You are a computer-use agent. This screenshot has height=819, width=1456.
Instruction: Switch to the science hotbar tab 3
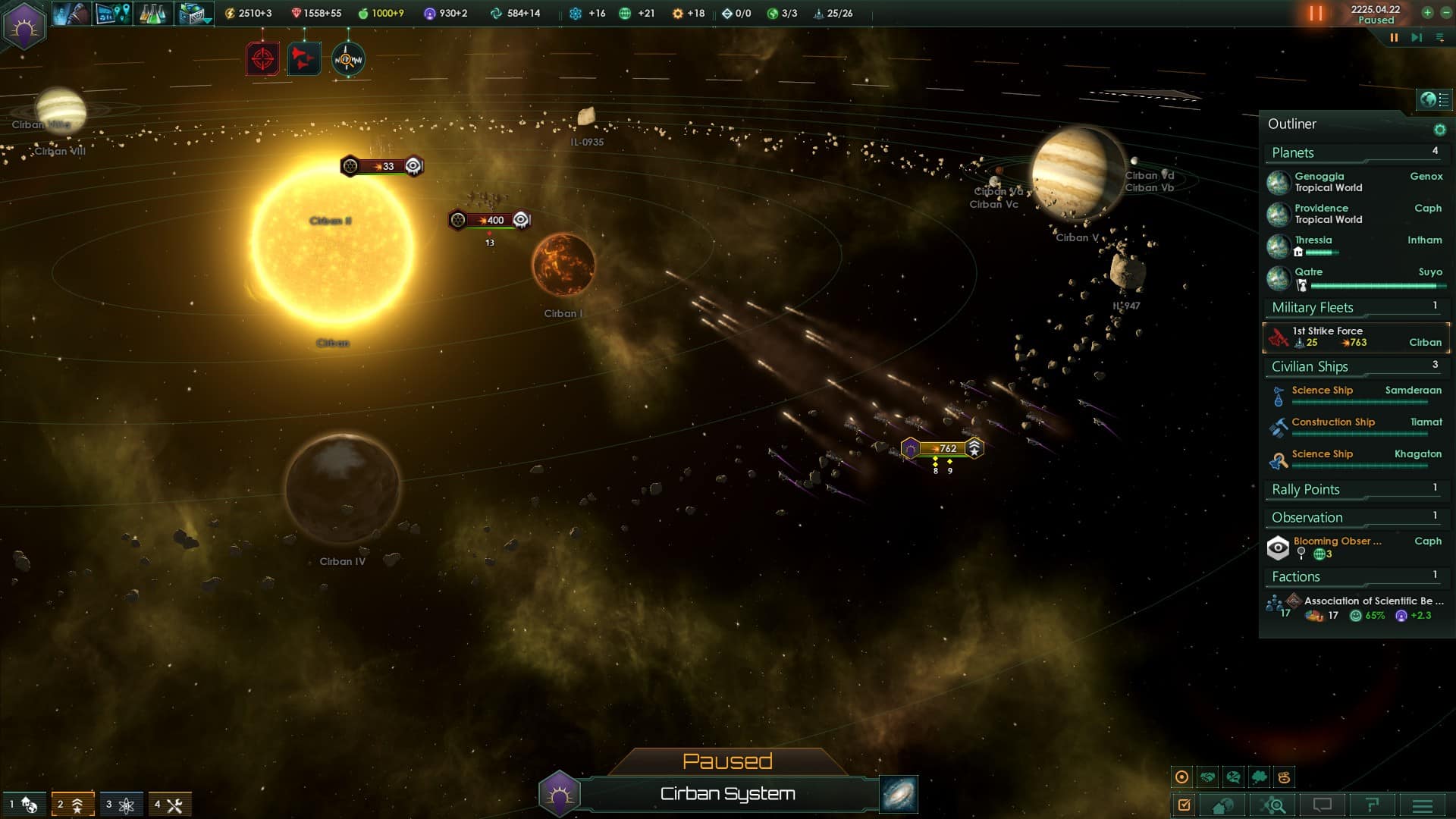120,802
